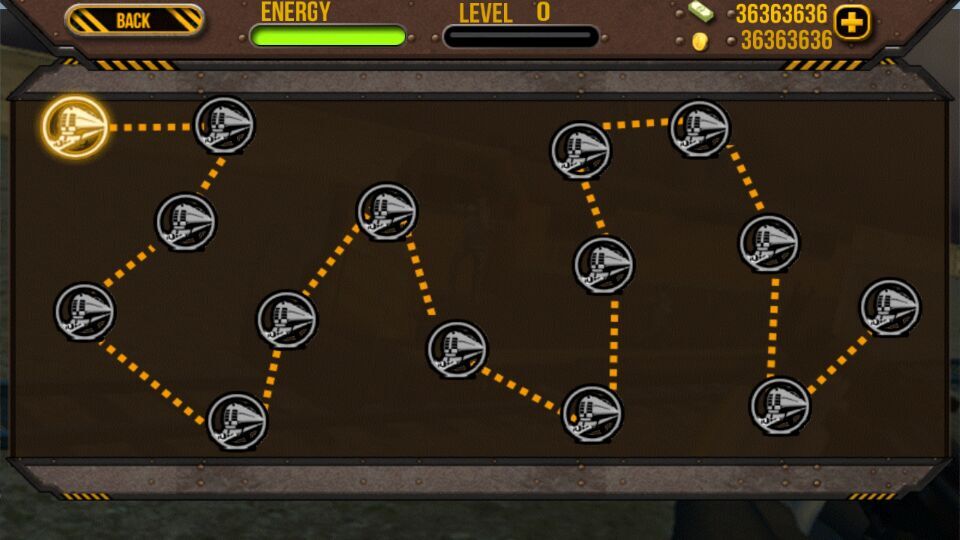
Task: Go back using the BACK button
Action: pyautogui.click(x=134, y=21)
